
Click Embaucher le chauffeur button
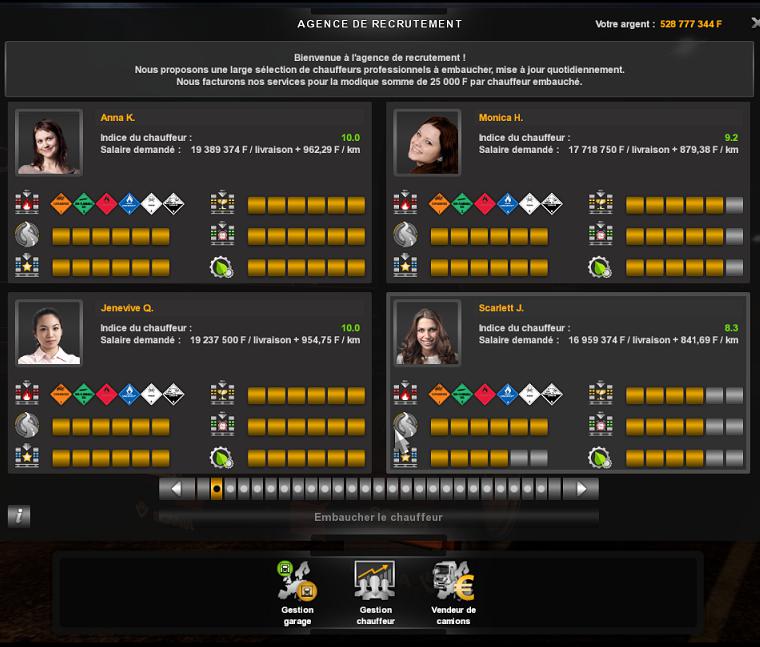378,517
